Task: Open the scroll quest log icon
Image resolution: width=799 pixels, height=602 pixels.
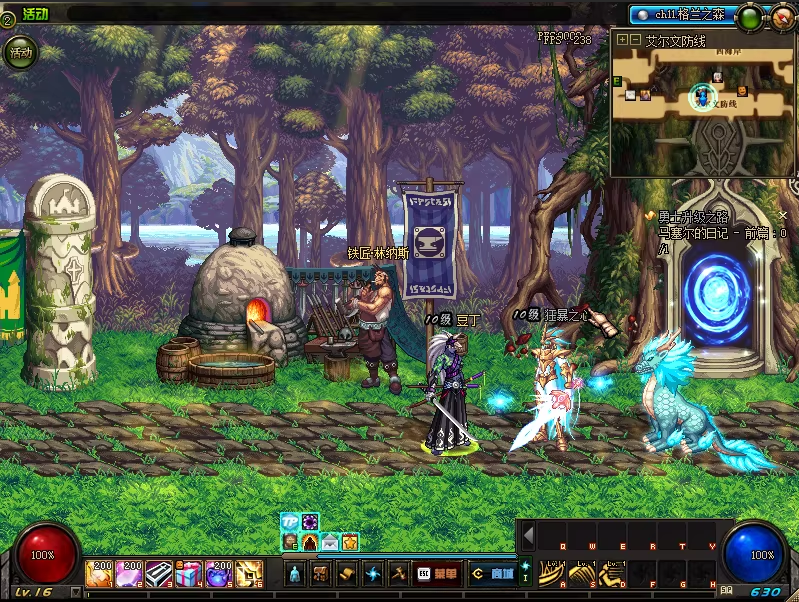Action: click(347, 574)
